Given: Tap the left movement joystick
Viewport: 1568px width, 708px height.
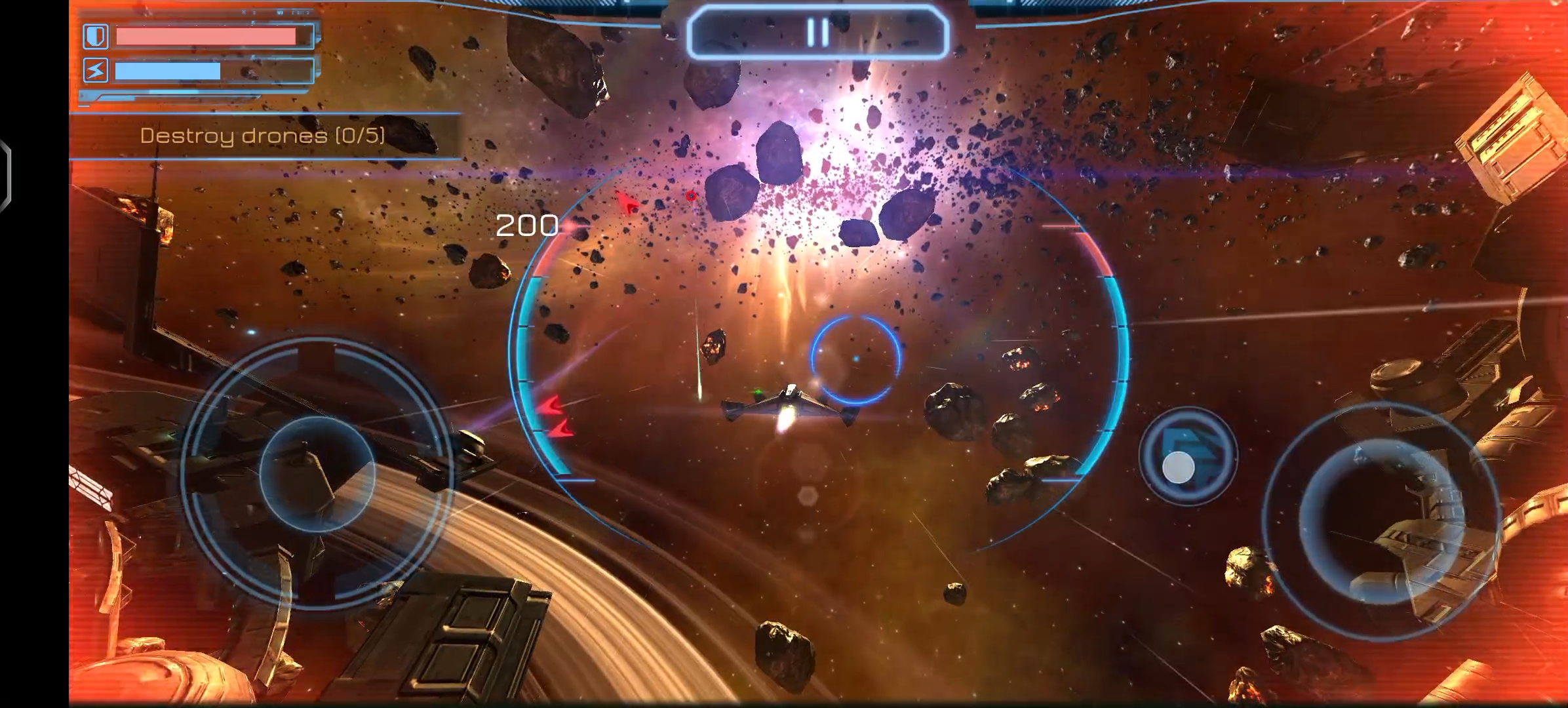Looking at the screenshot, I should pos(317,474).
